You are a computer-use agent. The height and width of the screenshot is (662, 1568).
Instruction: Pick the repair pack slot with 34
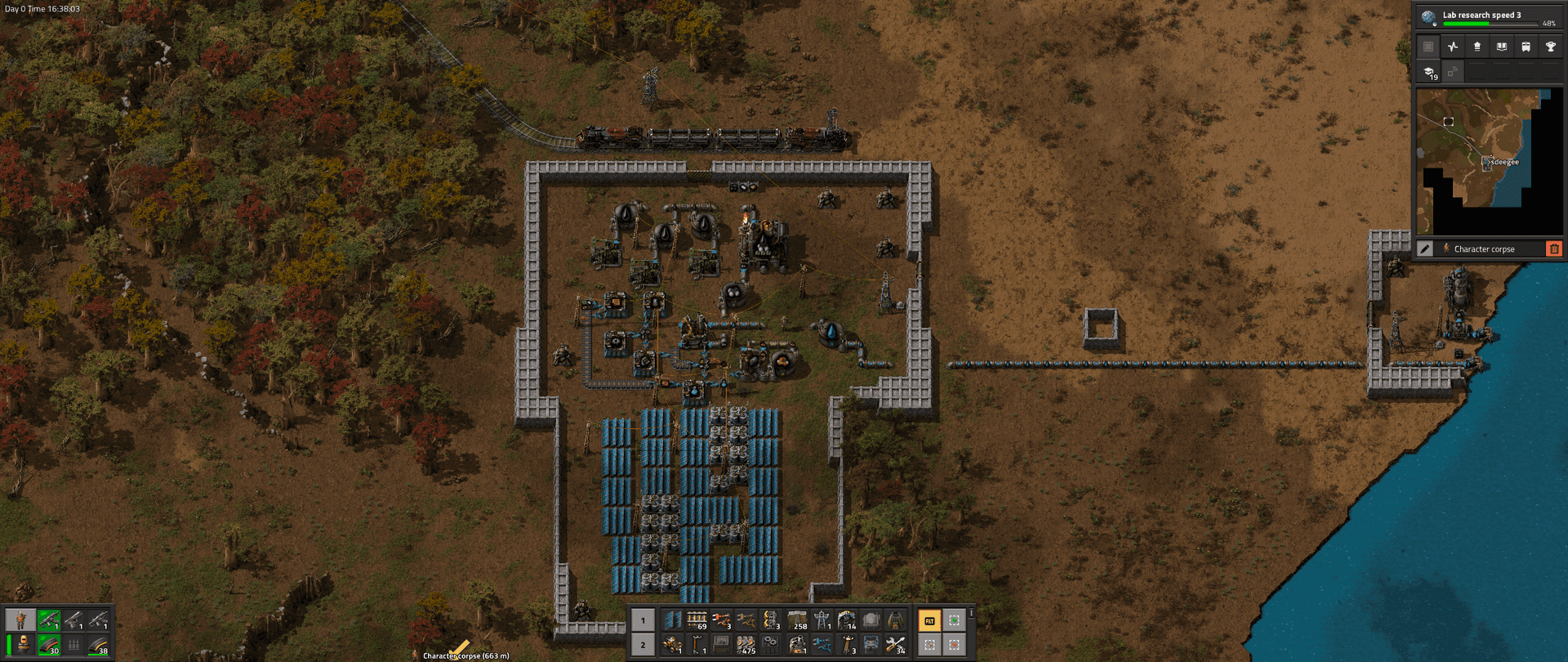click(896, 646)
